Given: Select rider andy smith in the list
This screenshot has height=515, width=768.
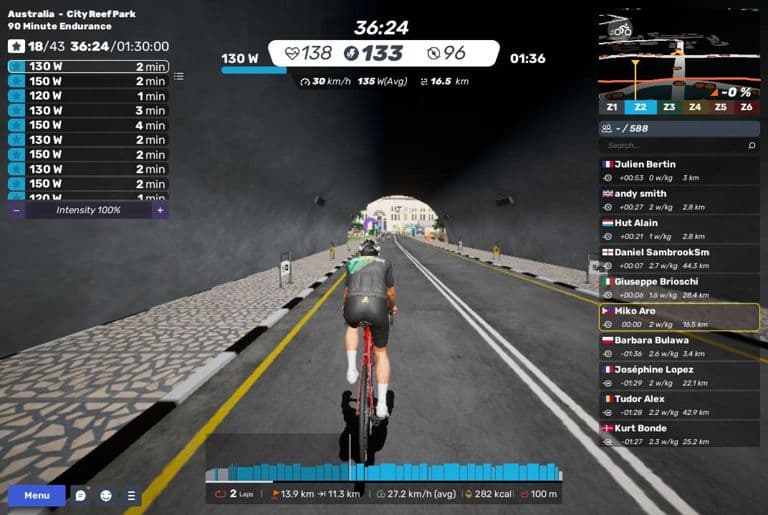Looking at the screenshot, I should coord(678,199).
